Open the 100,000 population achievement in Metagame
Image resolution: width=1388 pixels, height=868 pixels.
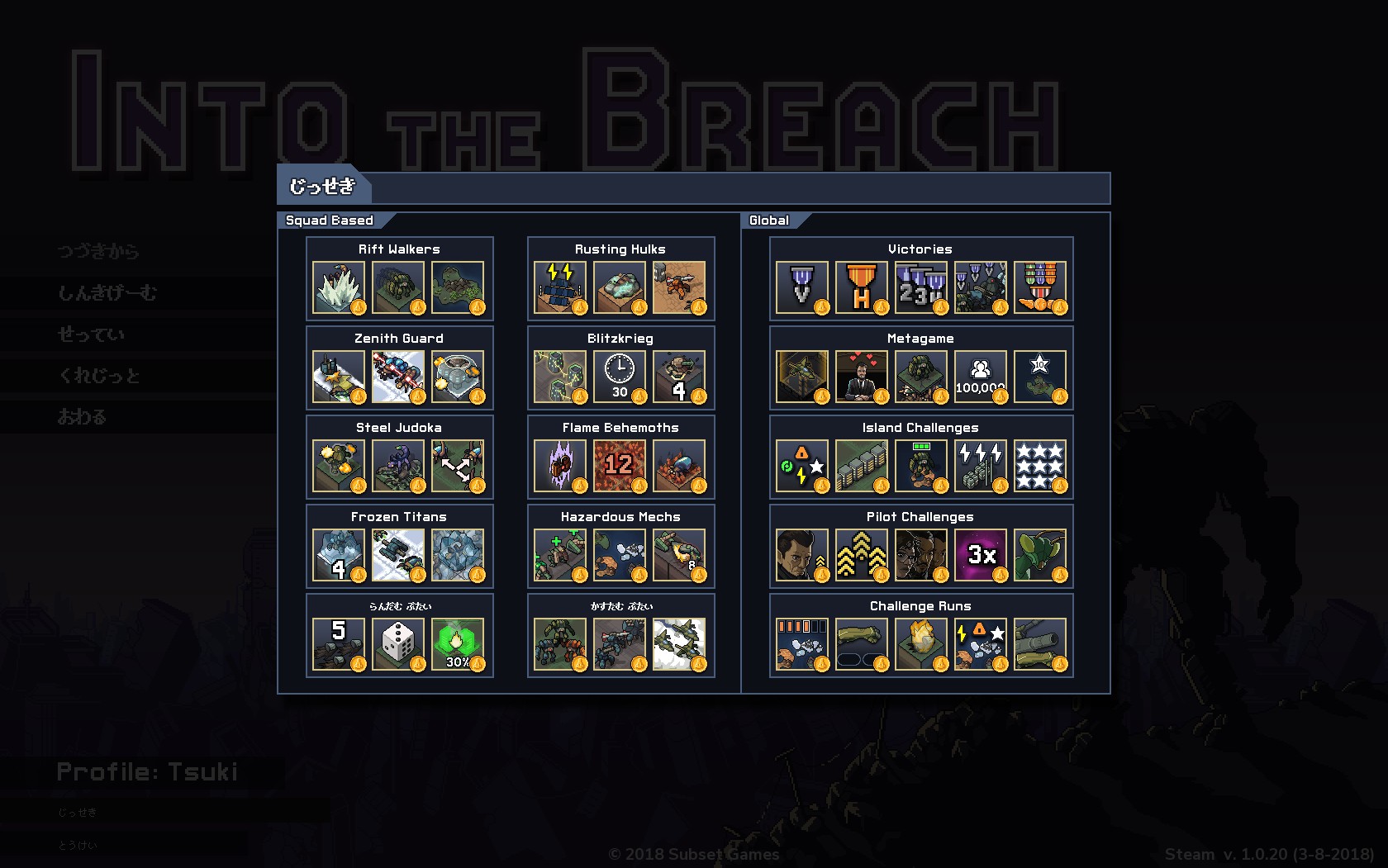click(x=980, y=377)
